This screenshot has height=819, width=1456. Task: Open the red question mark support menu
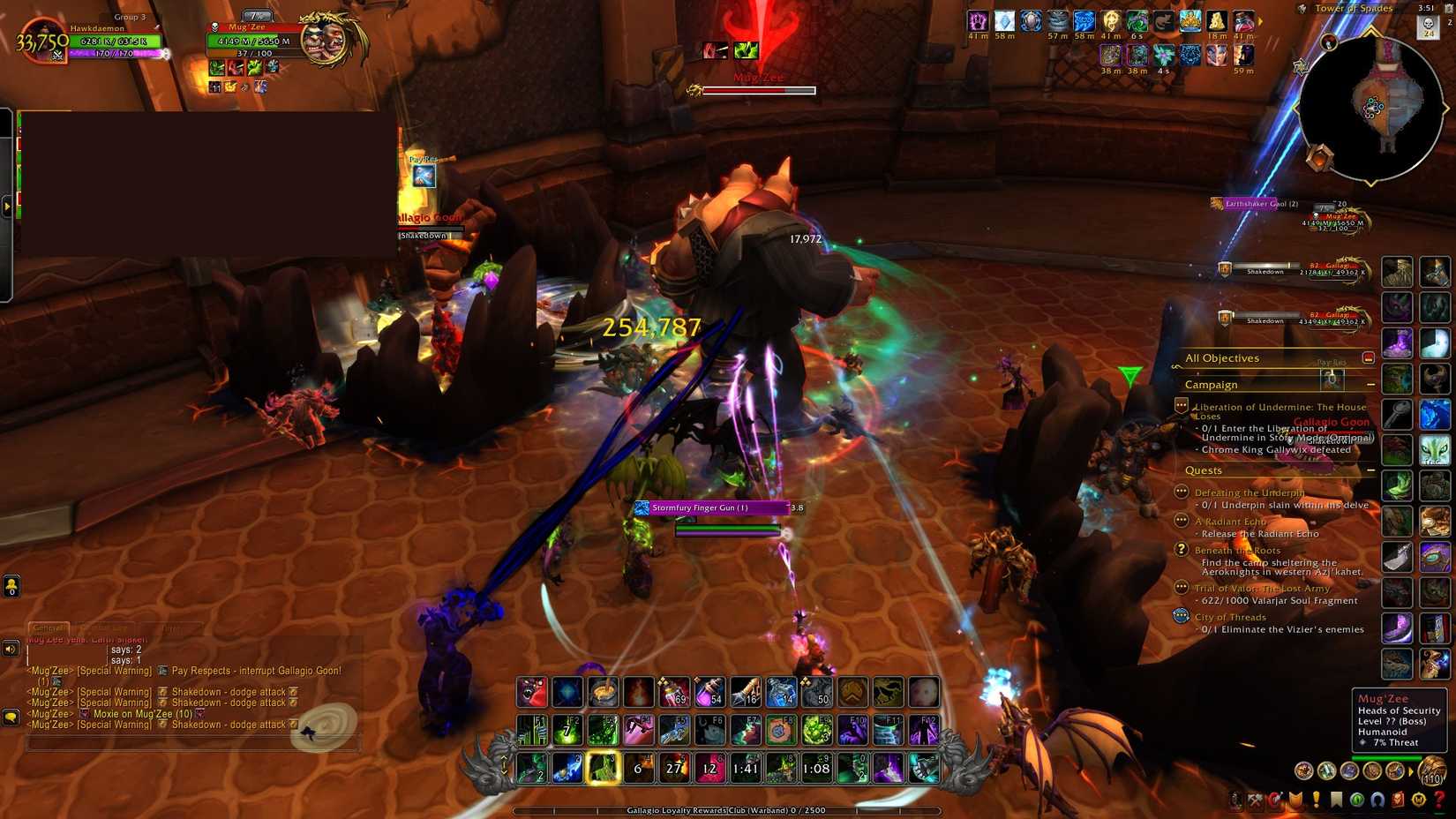point(1439,800)
